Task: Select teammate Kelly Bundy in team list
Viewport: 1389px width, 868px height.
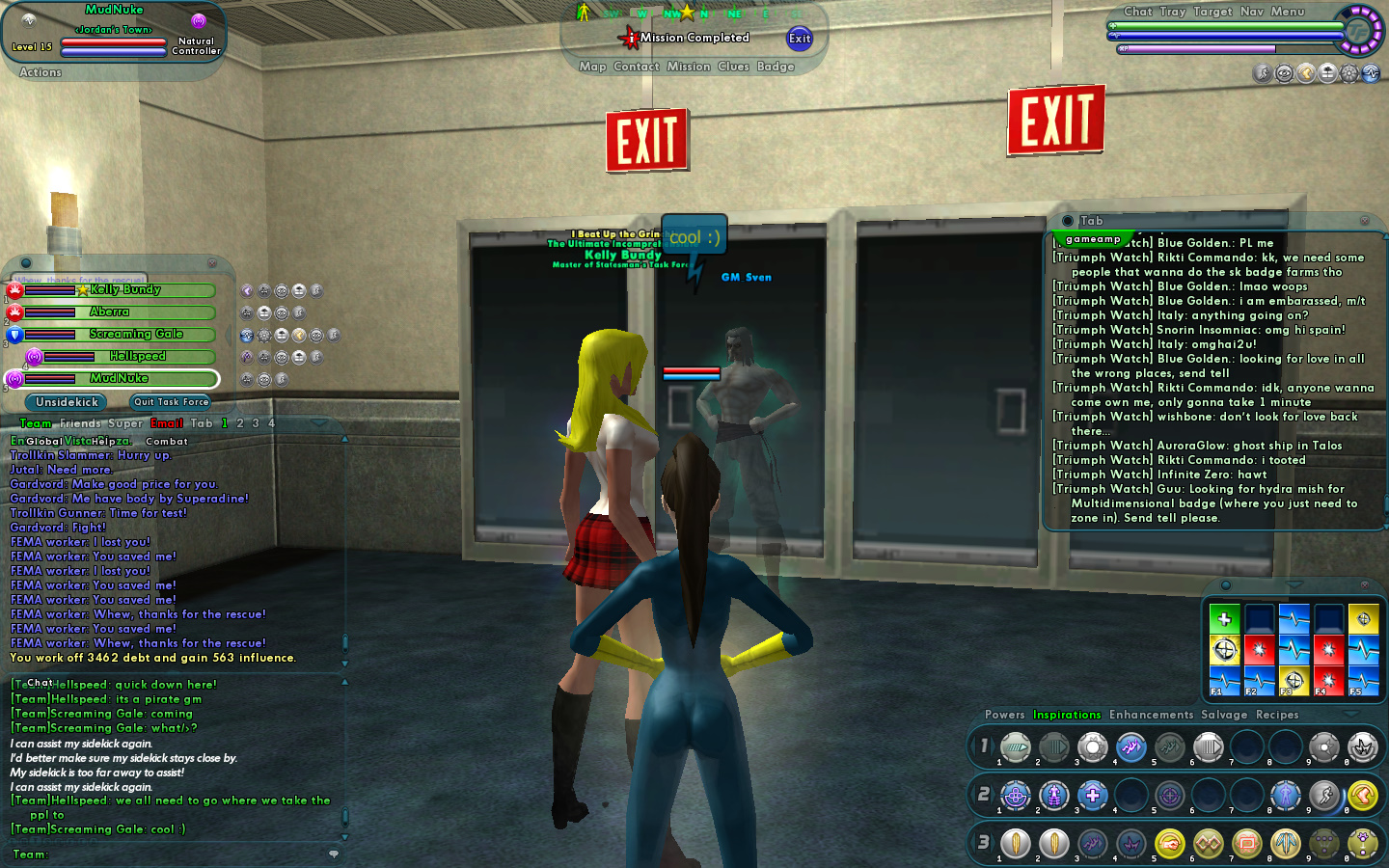Action: tap(125, 289)
